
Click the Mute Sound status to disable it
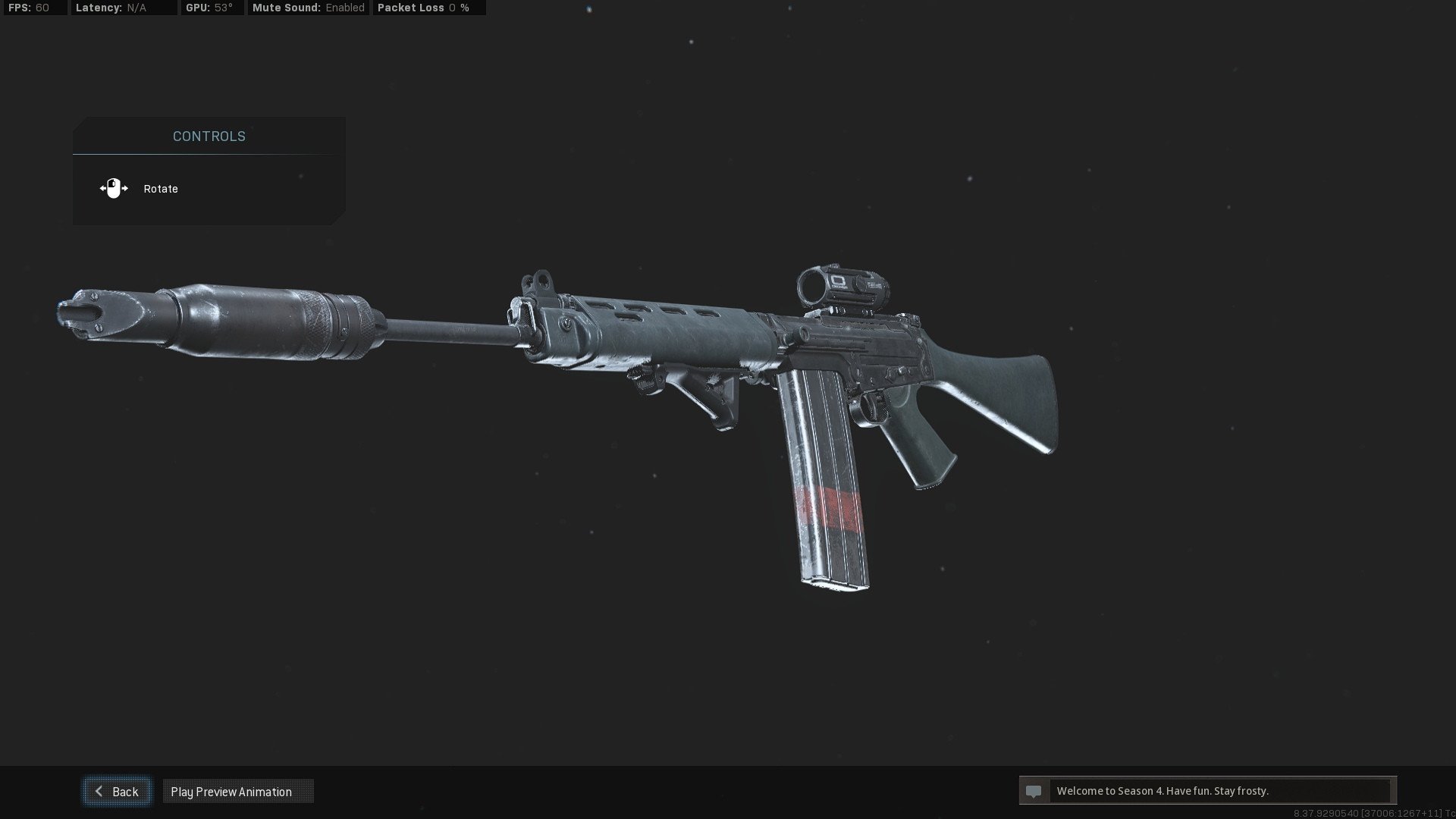pos(307,8)
